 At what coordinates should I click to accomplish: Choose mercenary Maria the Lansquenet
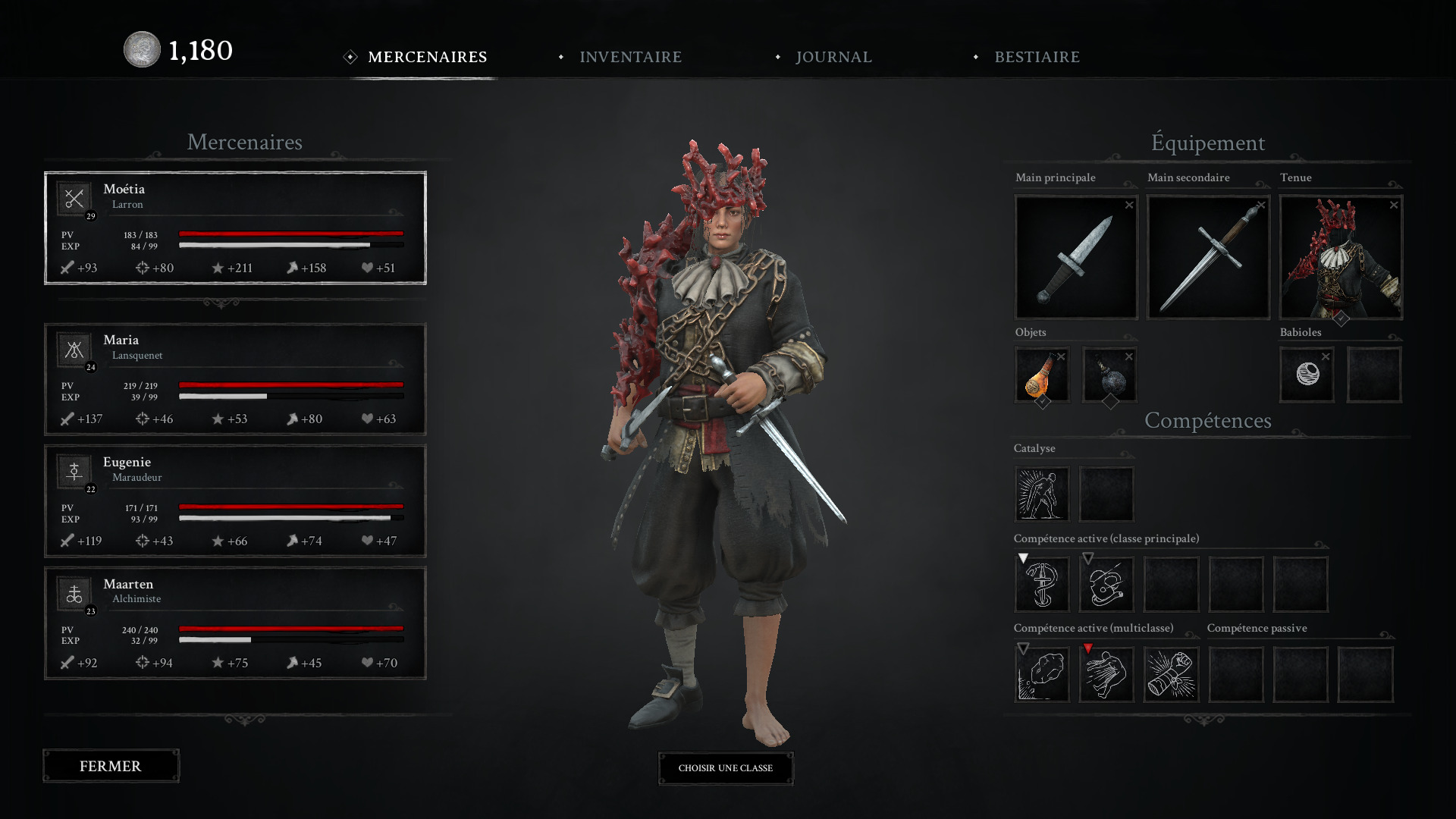click(235, 379)
